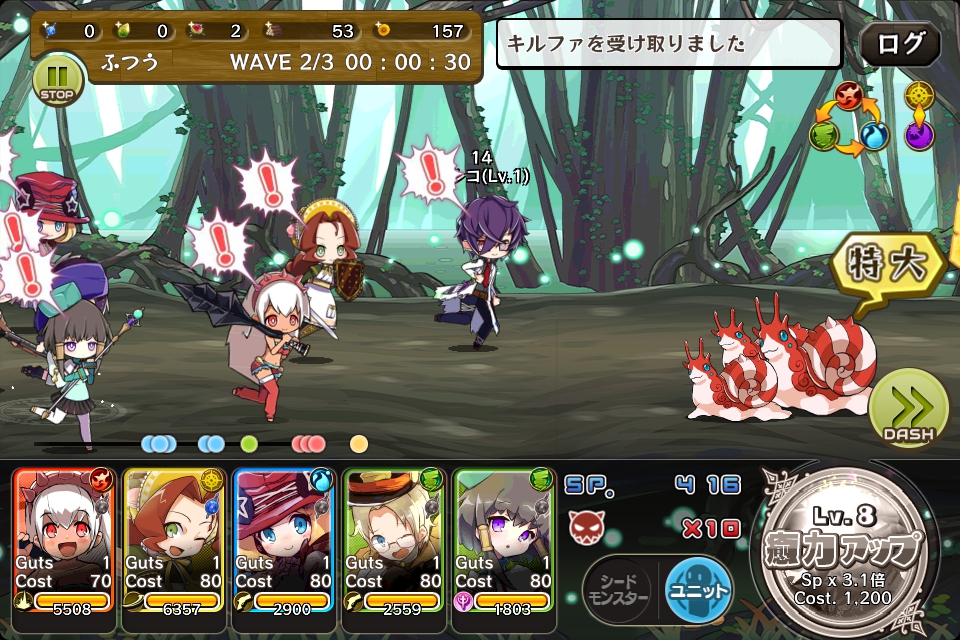Select the red-haired green-eyed unit card
The width and height of the screenshot is (960, 640).
point(174,540)
